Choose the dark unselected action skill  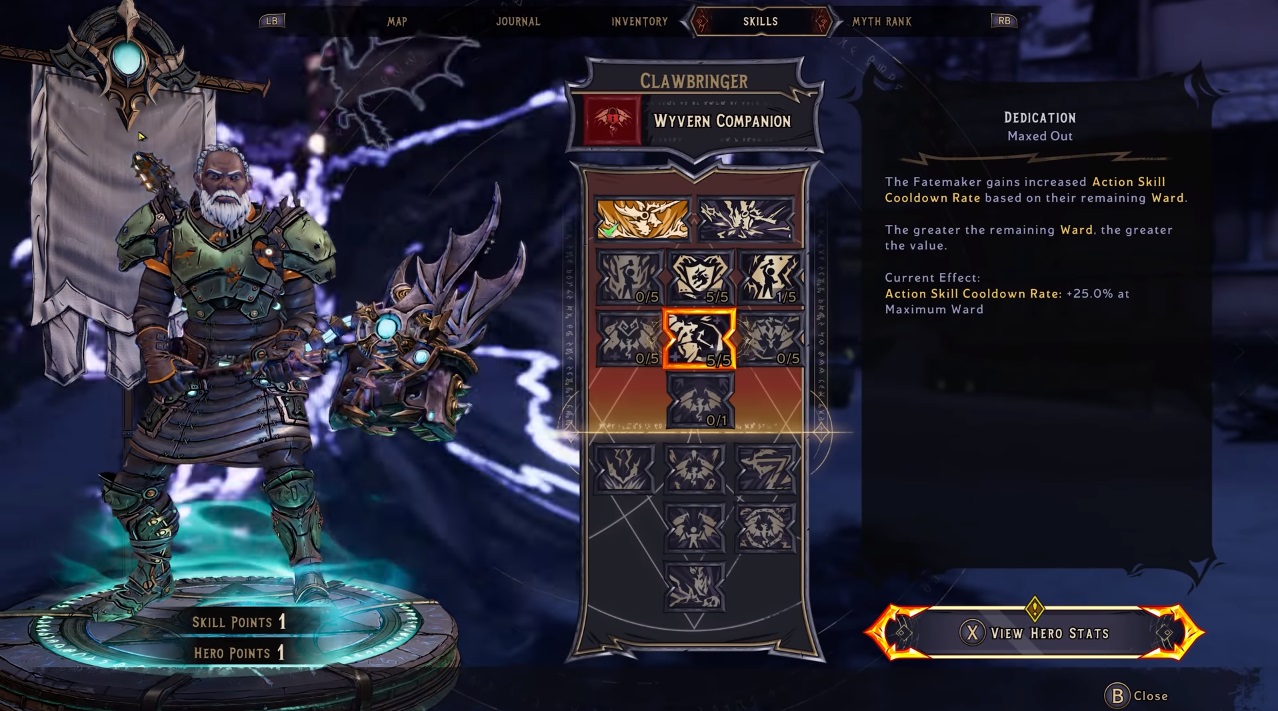point(746,219)
